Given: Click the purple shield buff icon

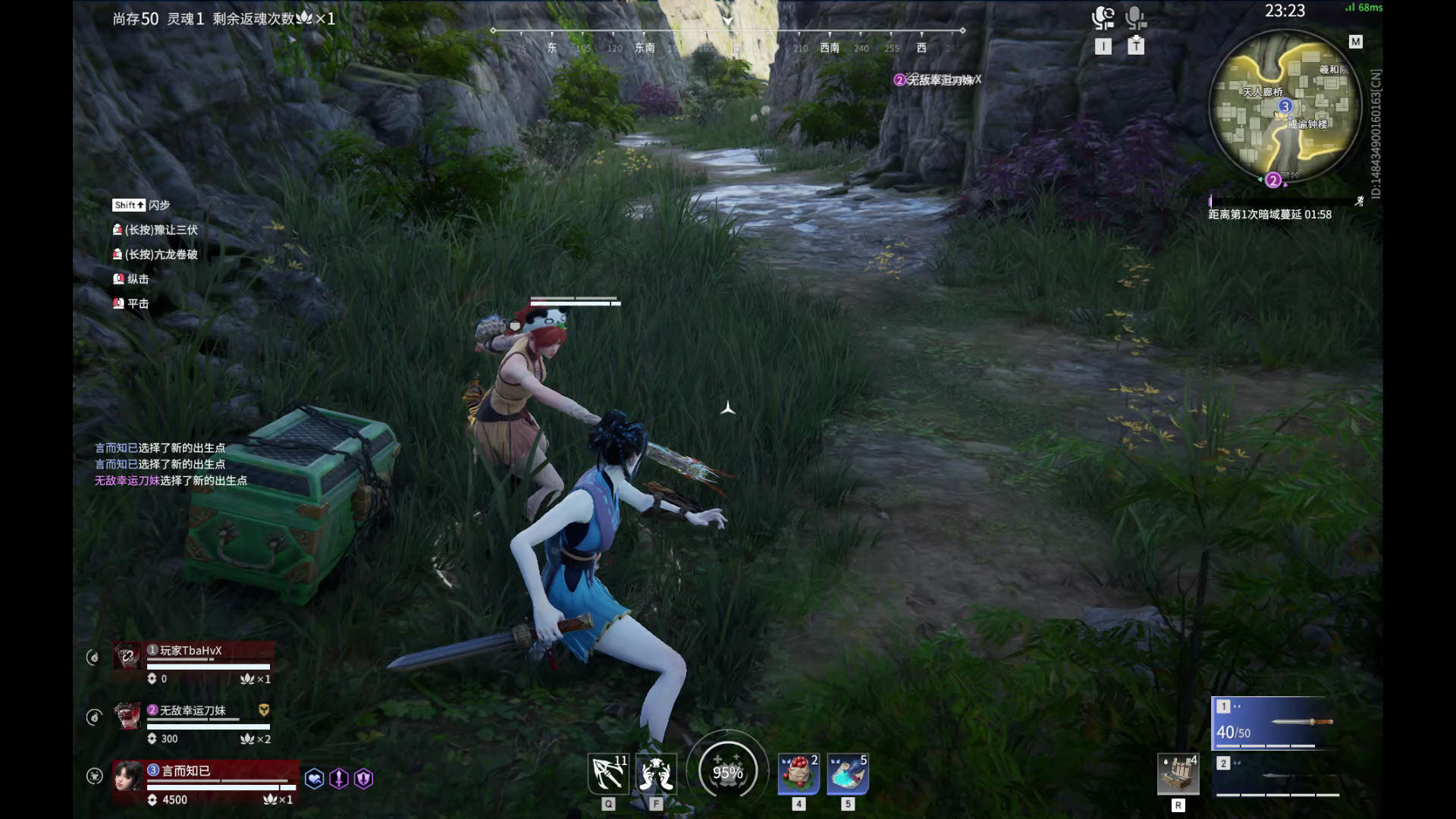Looking at the screenshot, I should (x=364, y=779).
